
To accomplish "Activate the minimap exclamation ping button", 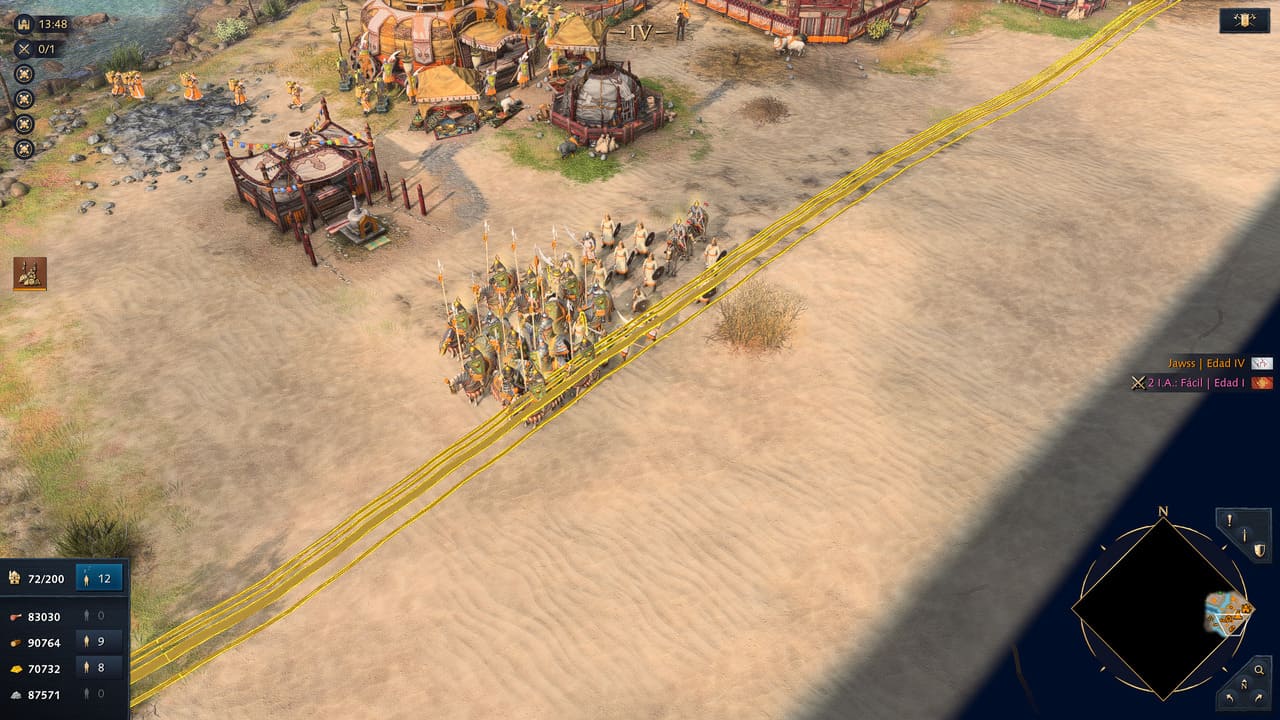I will [1230, 520].
